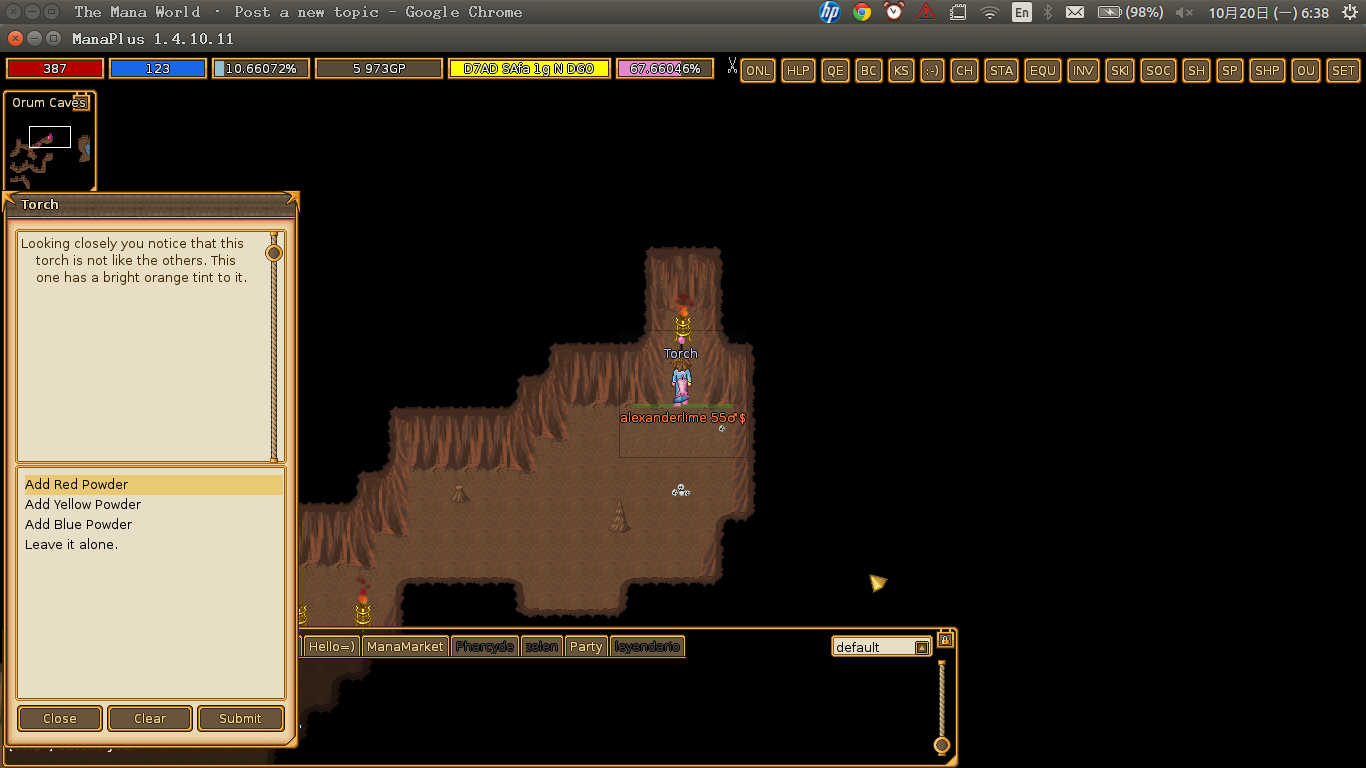Open the :-) emote shortcuts
The image size is (1366, 768).
931,70
